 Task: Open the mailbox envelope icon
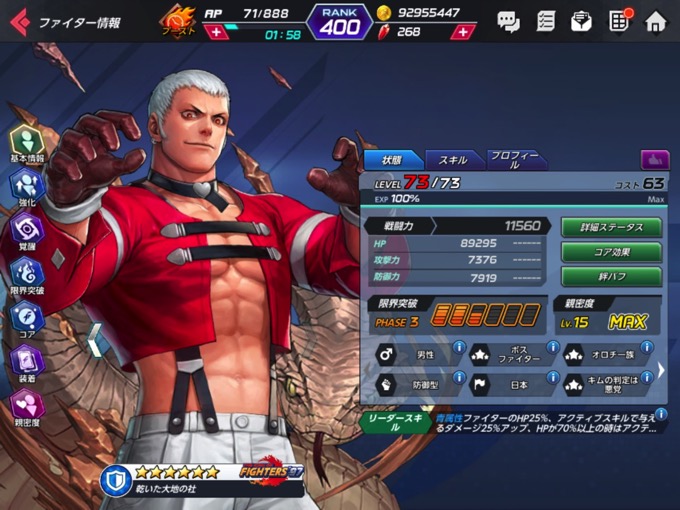pyautogui.click(x=581, y=21)
